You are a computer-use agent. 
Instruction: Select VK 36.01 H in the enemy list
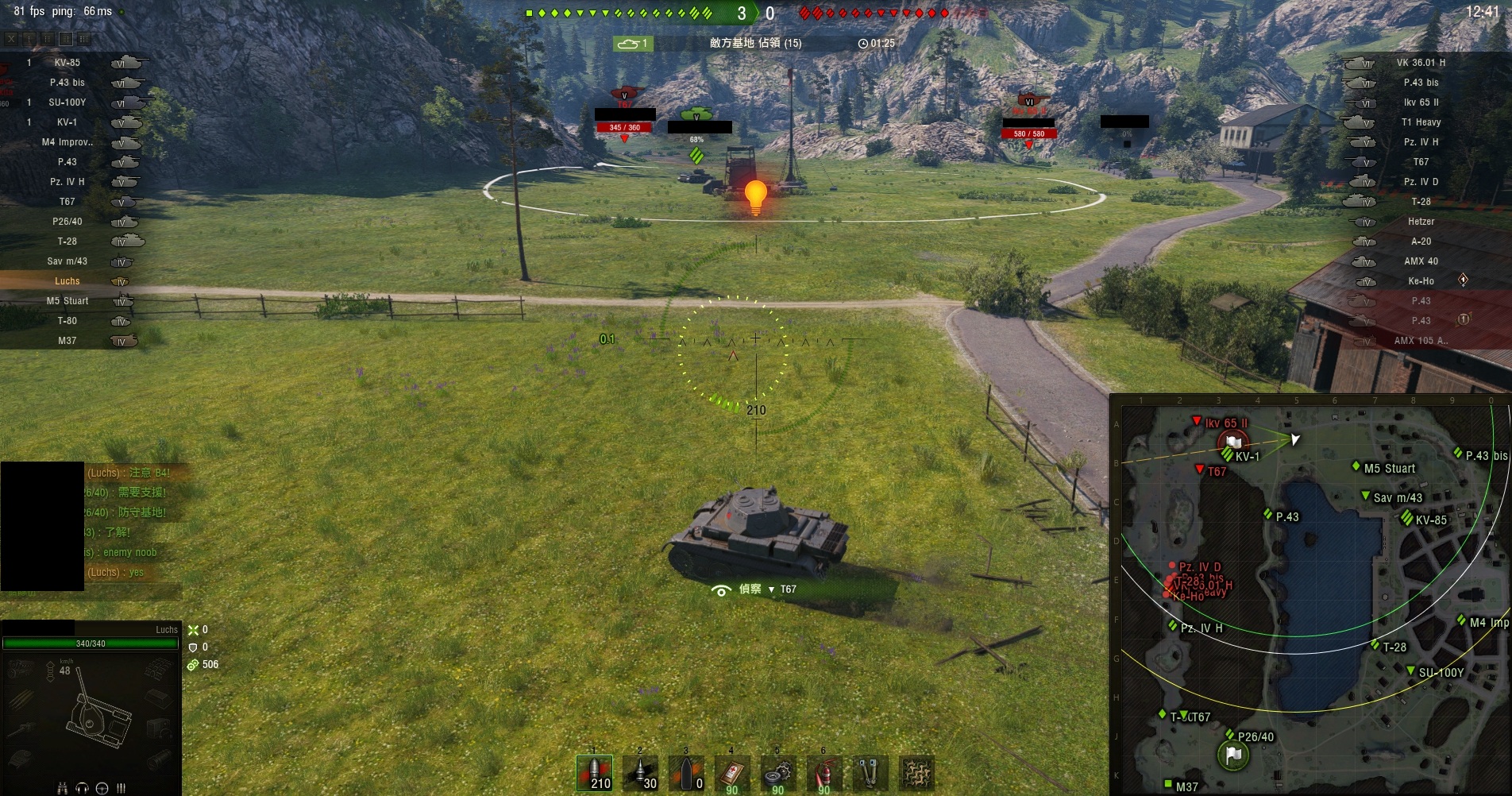click(1421, 63)
